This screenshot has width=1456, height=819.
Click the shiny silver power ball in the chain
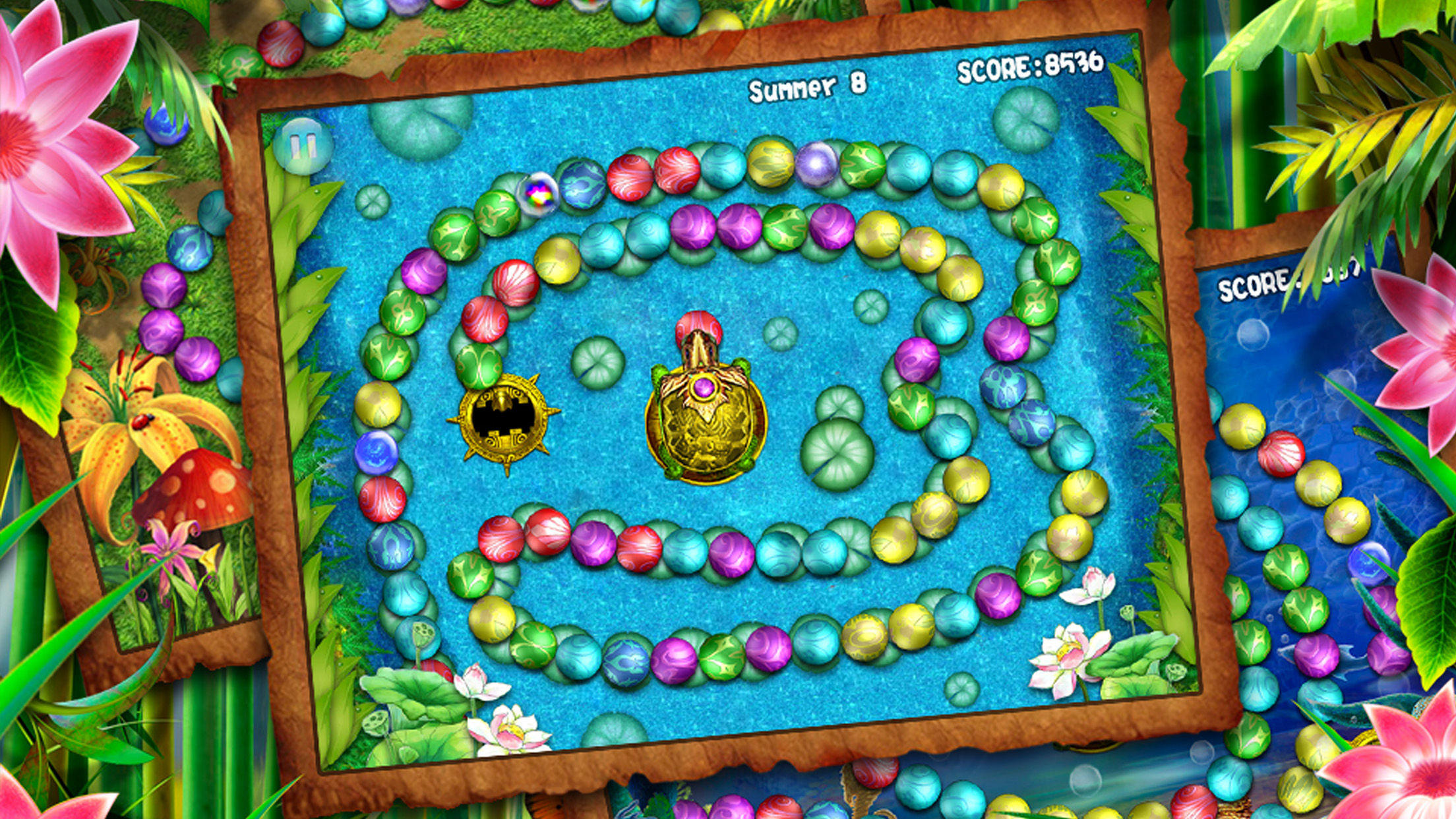[816, 164]
